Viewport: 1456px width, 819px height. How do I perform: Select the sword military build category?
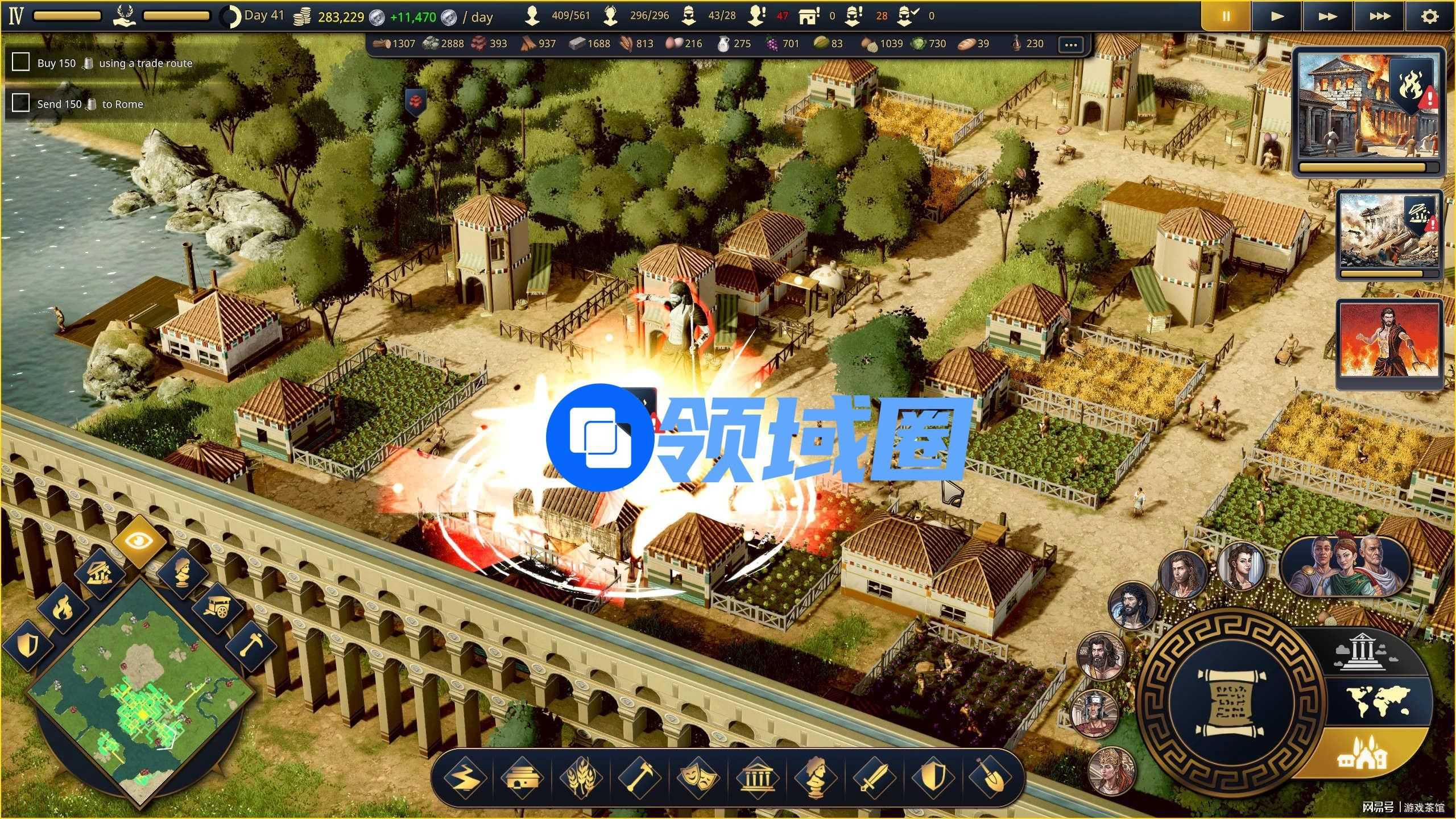(873, 777)
